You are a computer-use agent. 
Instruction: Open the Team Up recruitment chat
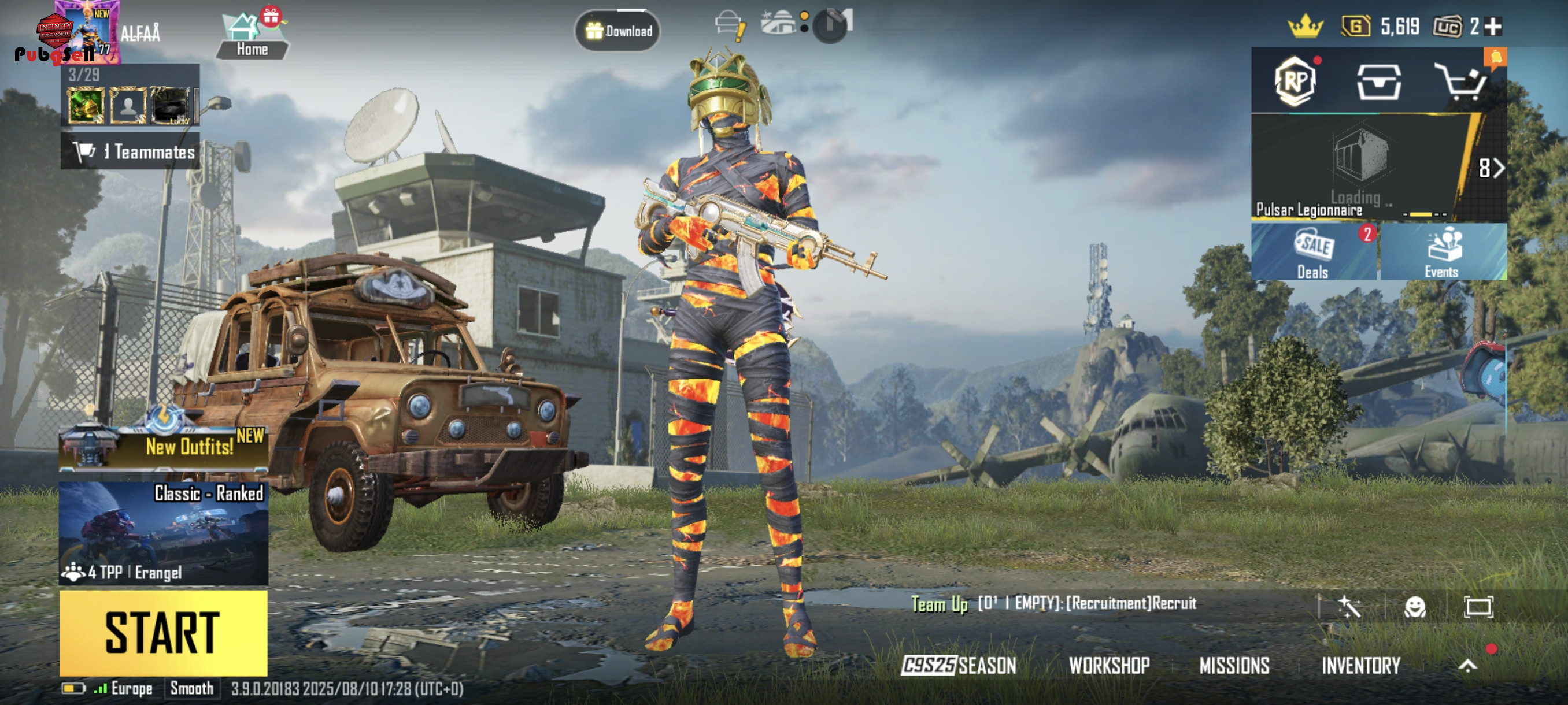coord(1053,603)
